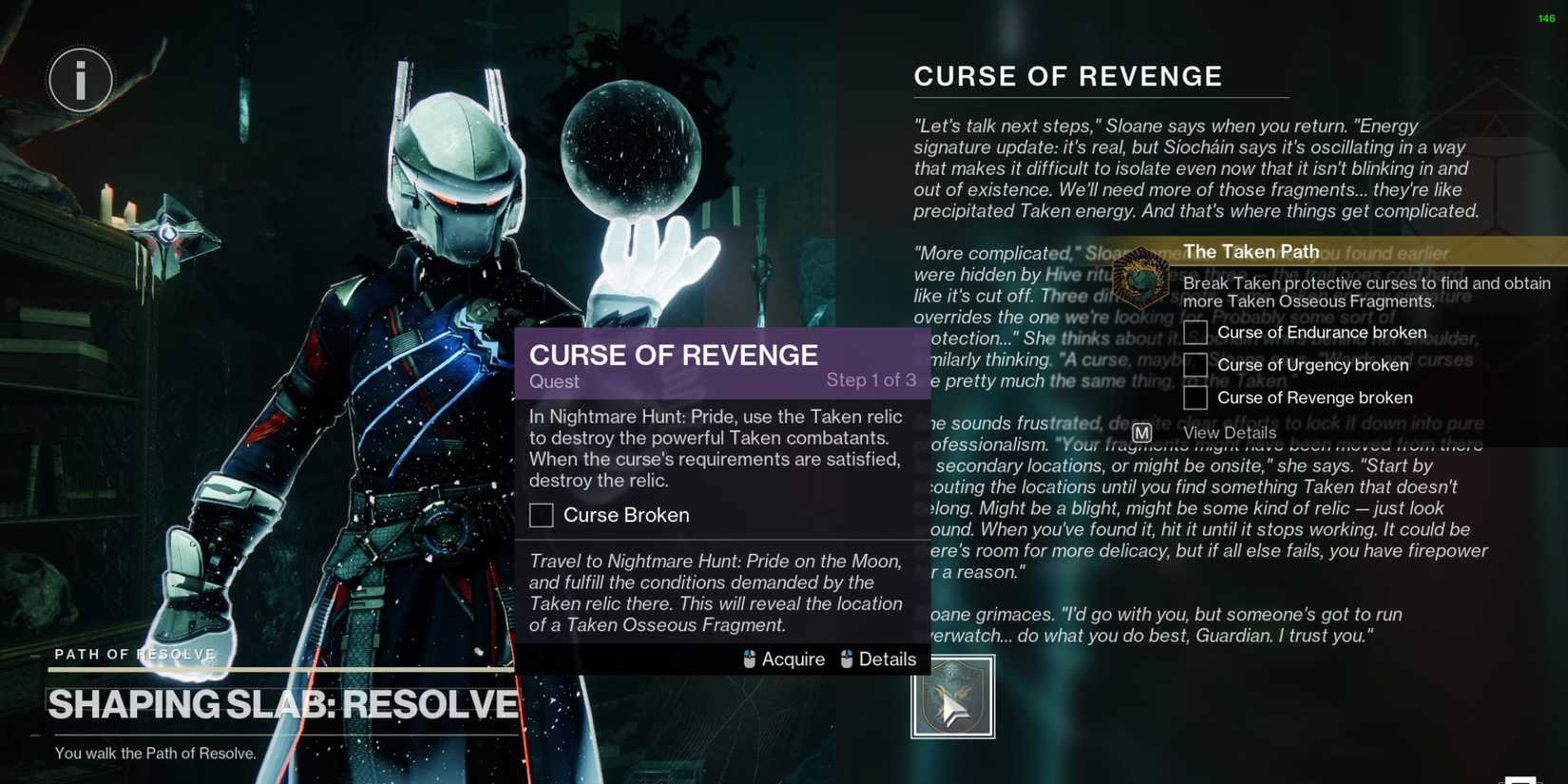Open the info tooltip icon top-left

tap(80, 80)
